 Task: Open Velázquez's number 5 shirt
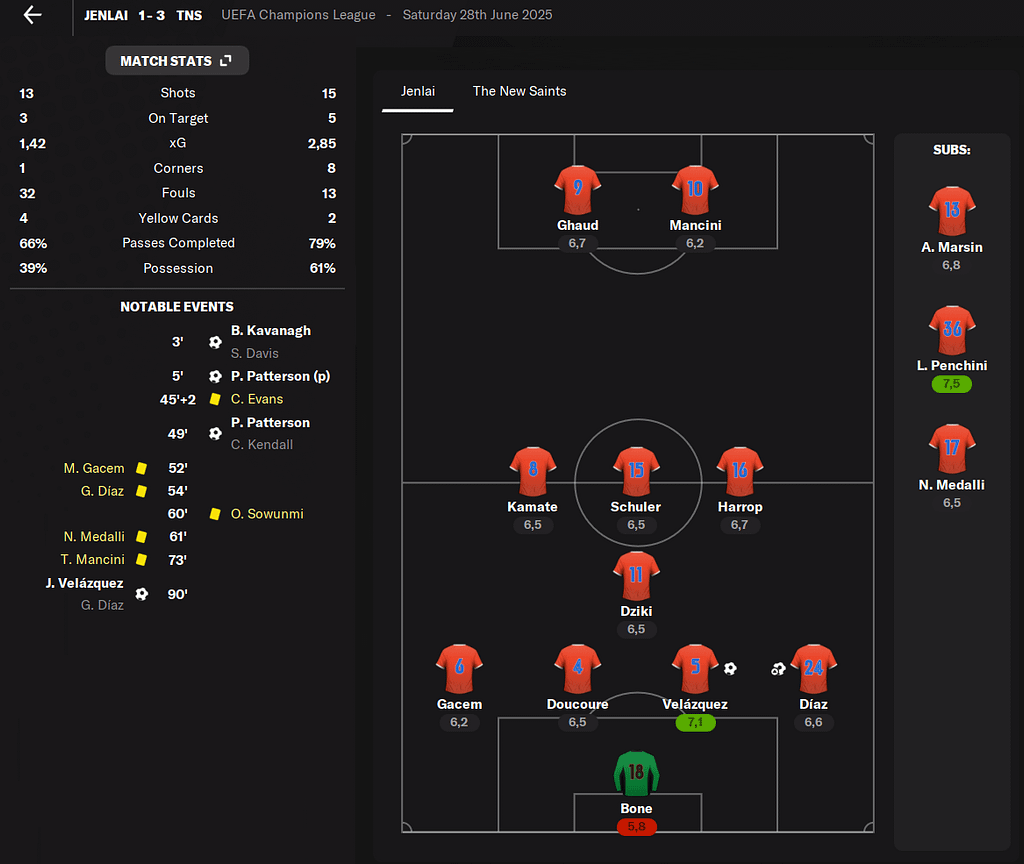(695, 669)
